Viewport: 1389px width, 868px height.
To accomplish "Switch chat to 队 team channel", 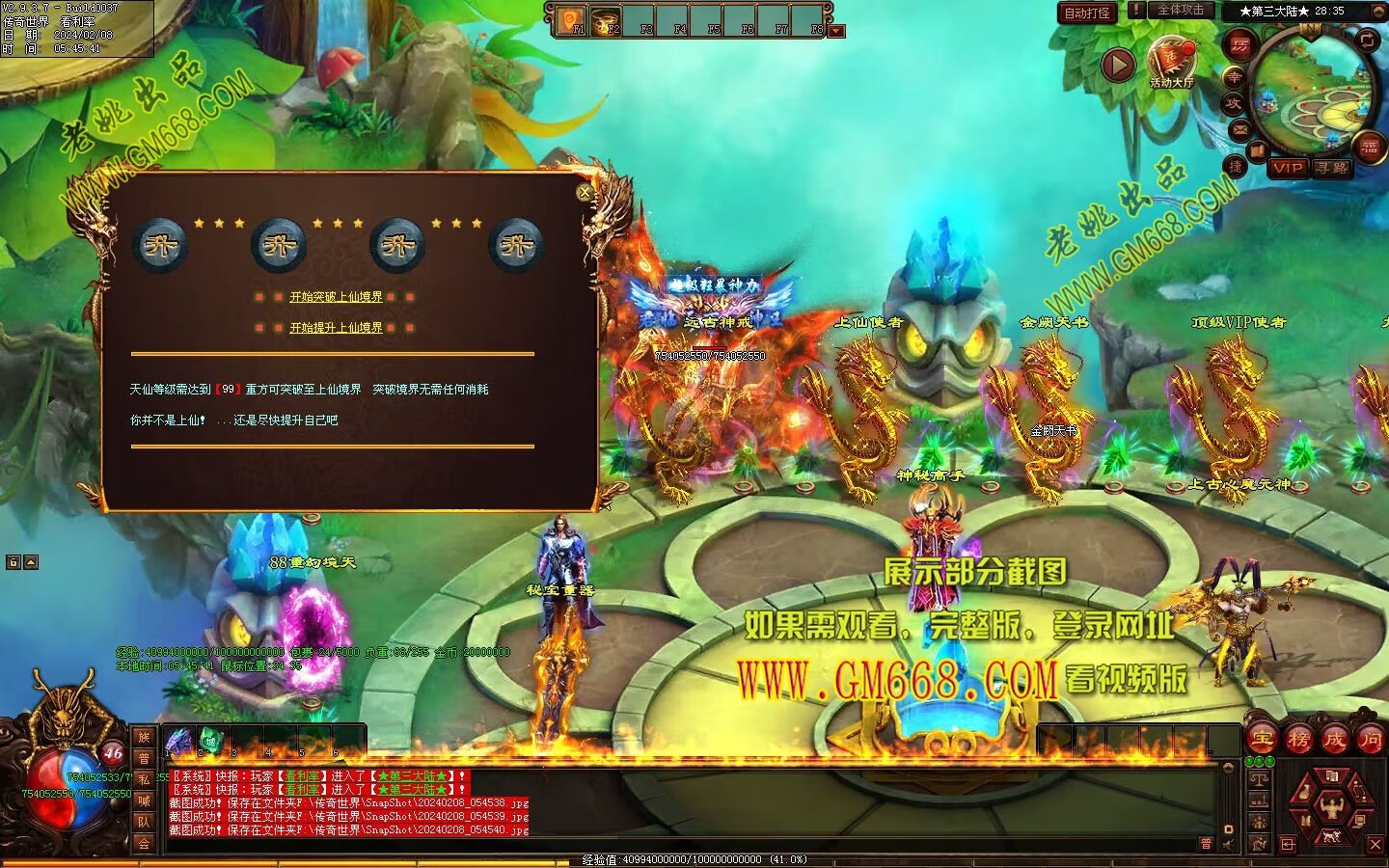I will click(144, 822).
